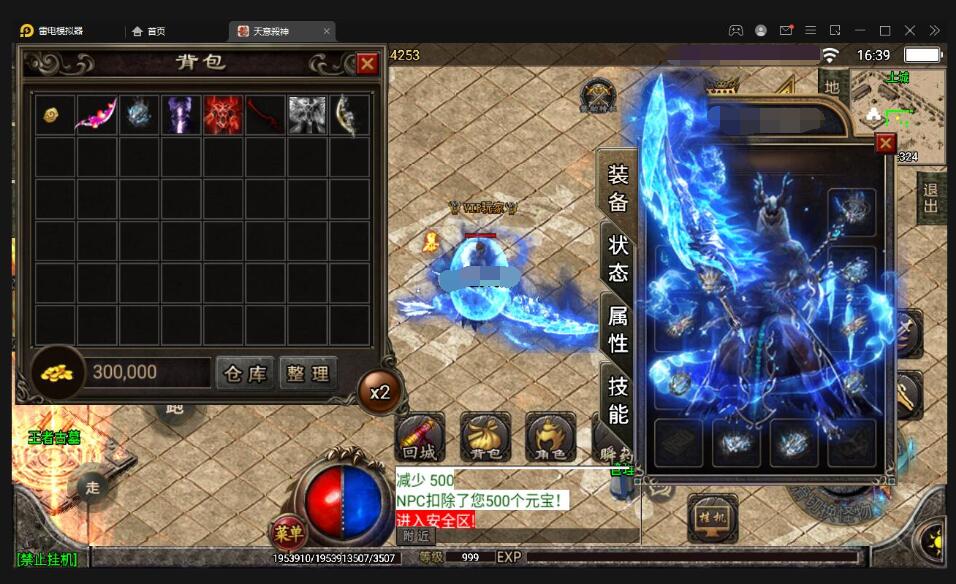The height and width of the screenshot is (584, 956).
Task: Close the character equipment panel
Action: [x=885, y=144]
